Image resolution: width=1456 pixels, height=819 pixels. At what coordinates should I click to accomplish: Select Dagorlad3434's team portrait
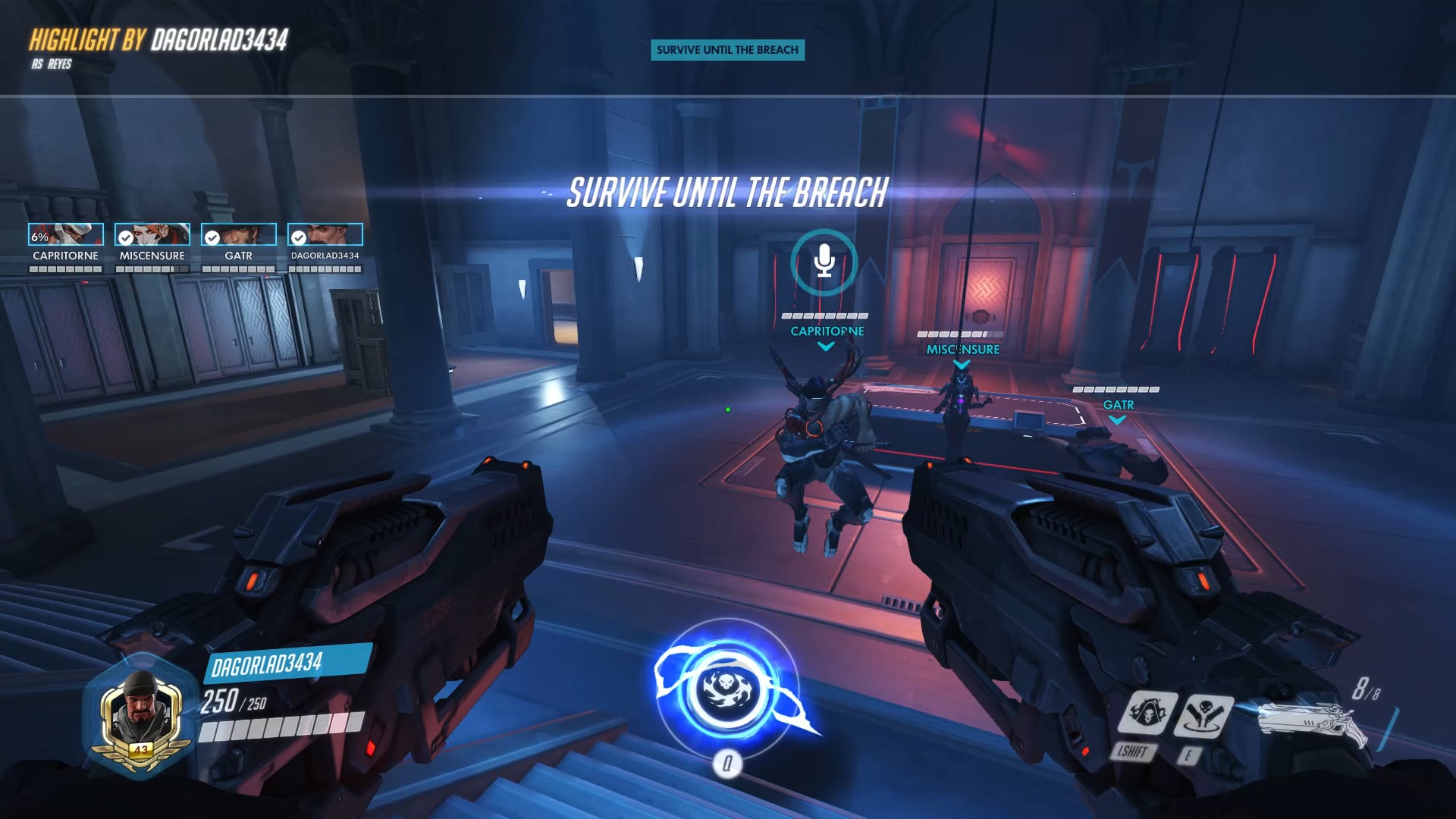325,234
